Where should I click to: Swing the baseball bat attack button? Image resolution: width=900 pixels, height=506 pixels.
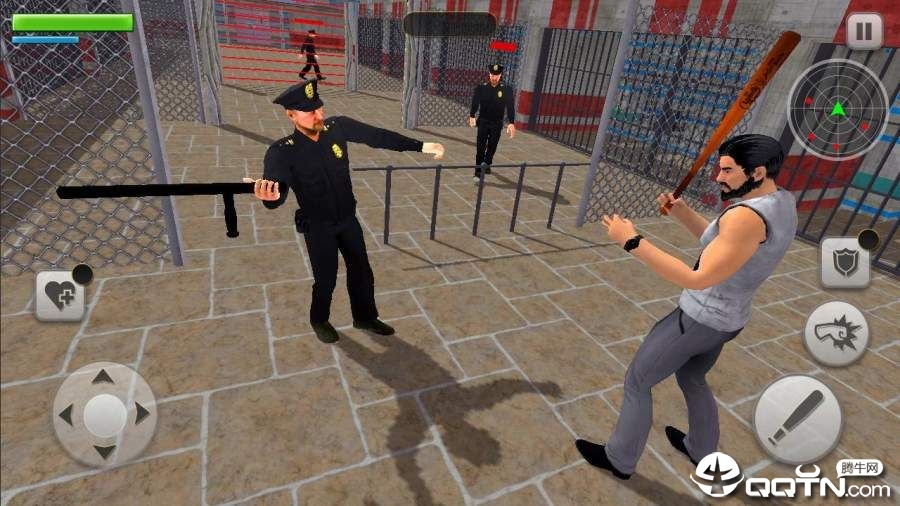click(x=797, y=419)
